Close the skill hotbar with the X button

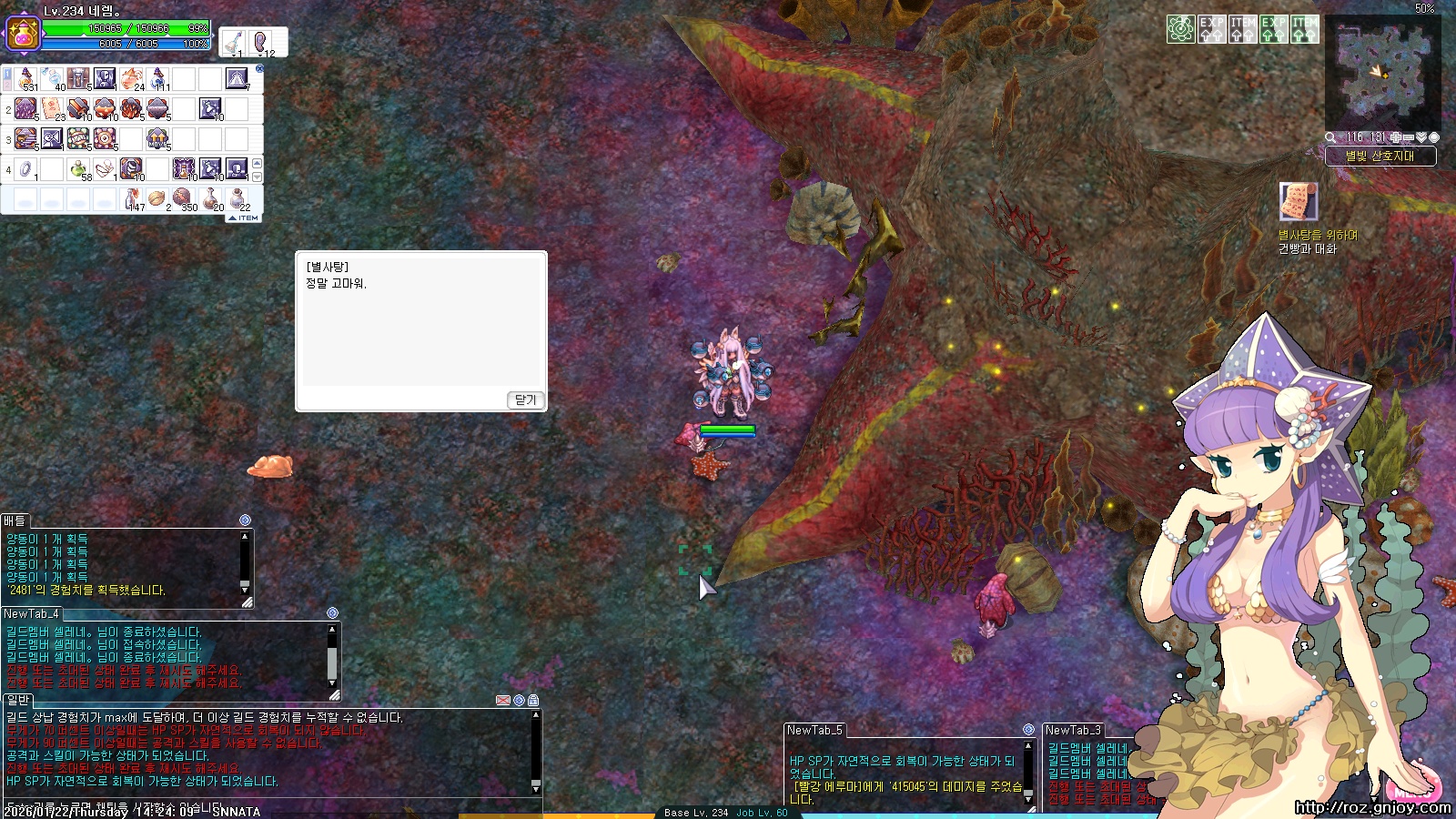click(x=259, y=68)
